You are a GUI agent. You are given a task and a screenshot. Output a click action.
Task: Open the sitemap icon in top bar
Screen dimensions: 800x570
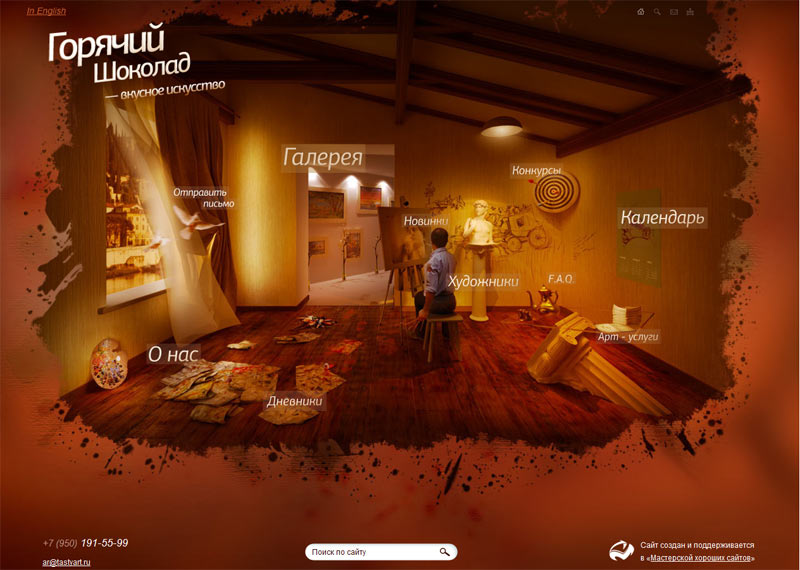click(690, 12)
